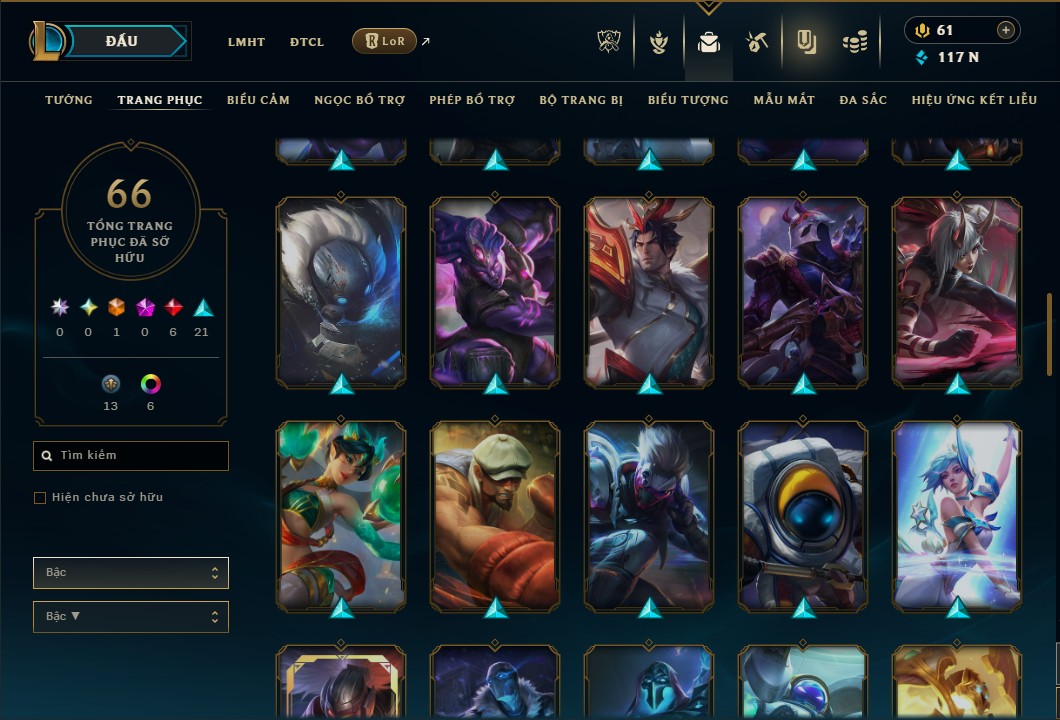Switch to the TƯỚNG tab
This screenshot has width=1060, height=720.
(x=69, y=100)
